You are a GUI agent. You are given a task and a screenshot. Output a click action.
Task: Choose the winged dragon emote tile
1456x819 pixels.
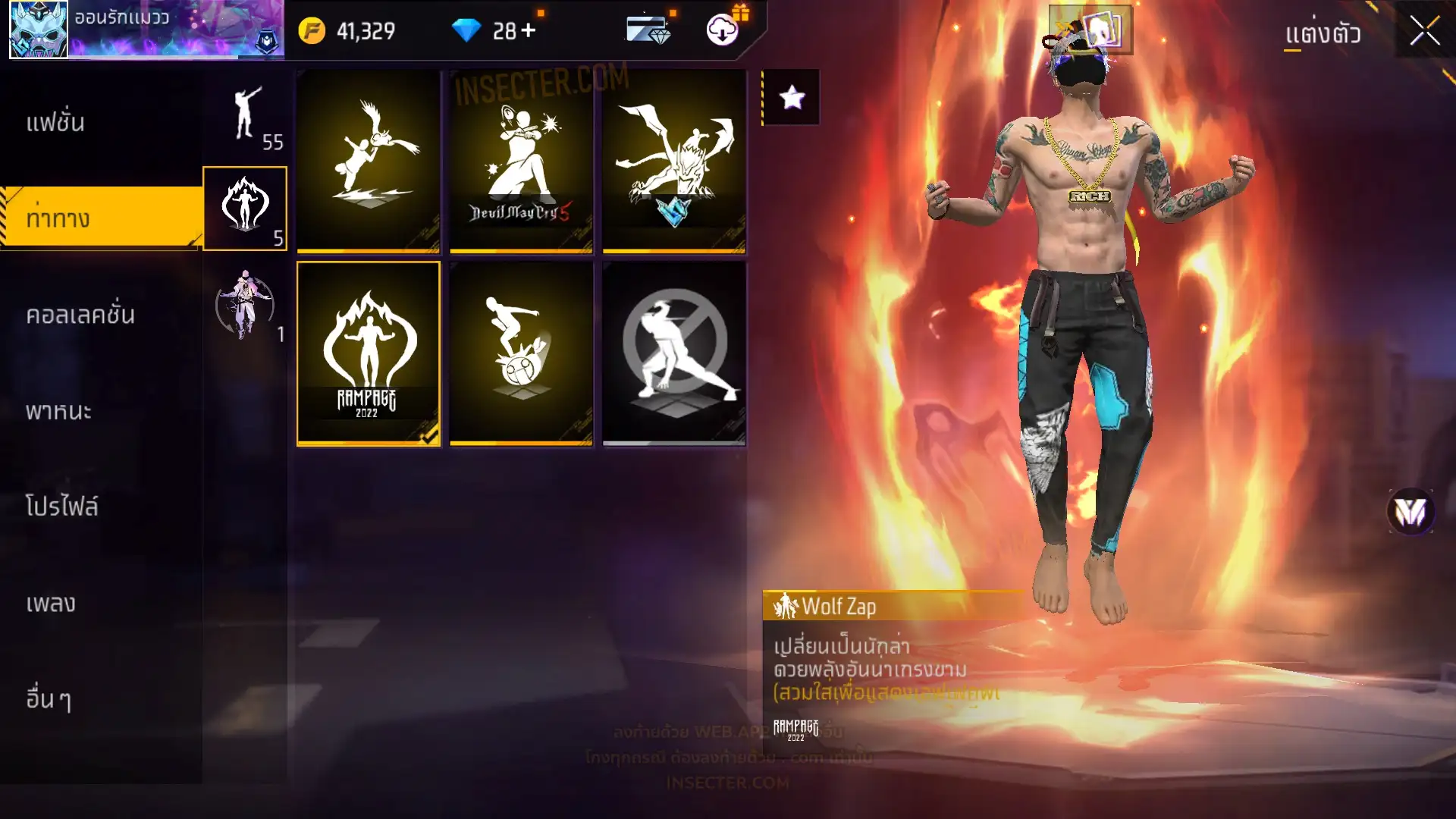(674, 162)
